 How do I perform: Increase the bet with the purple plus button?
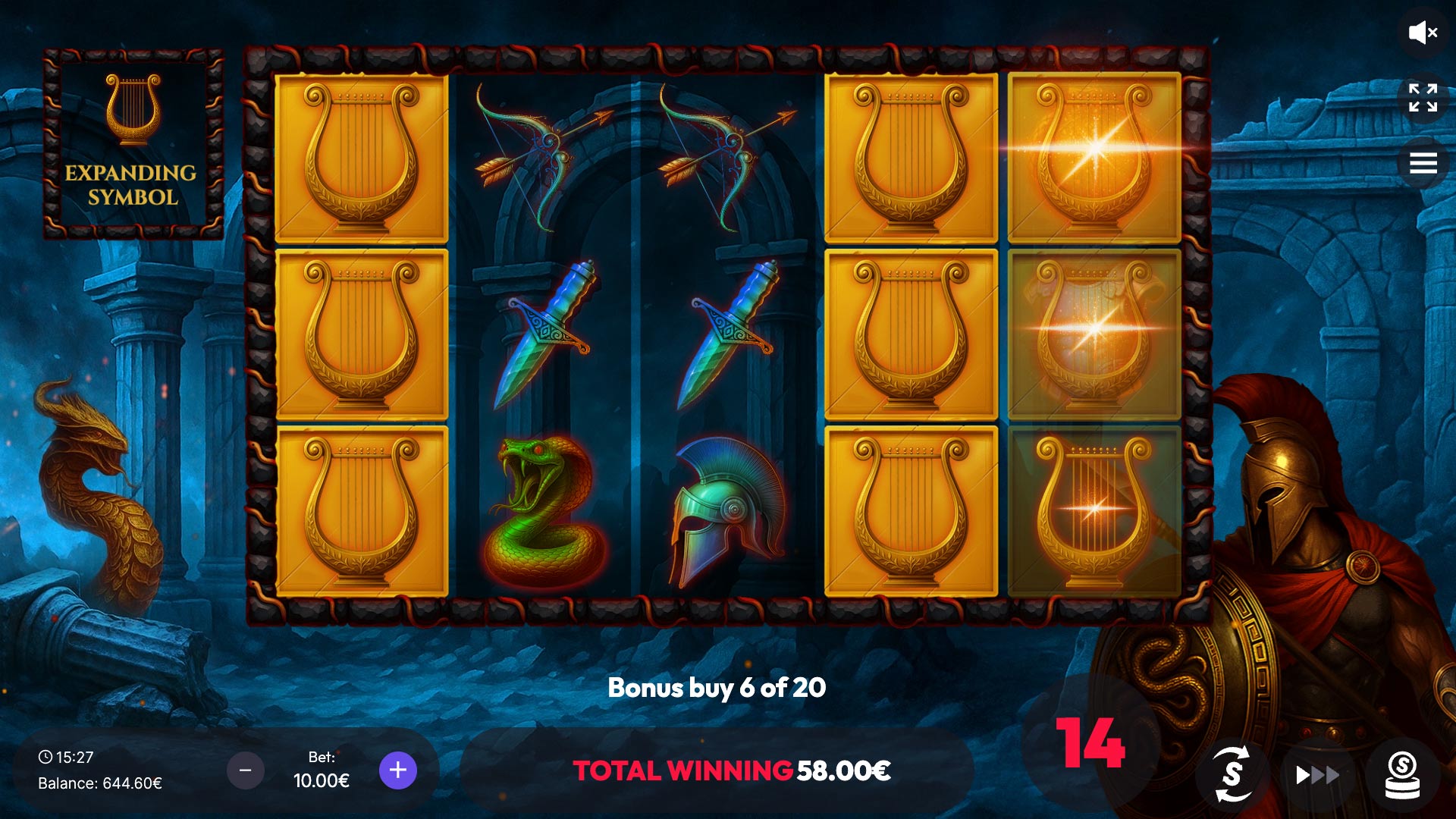pyautogui.click(x=398, y=770)
